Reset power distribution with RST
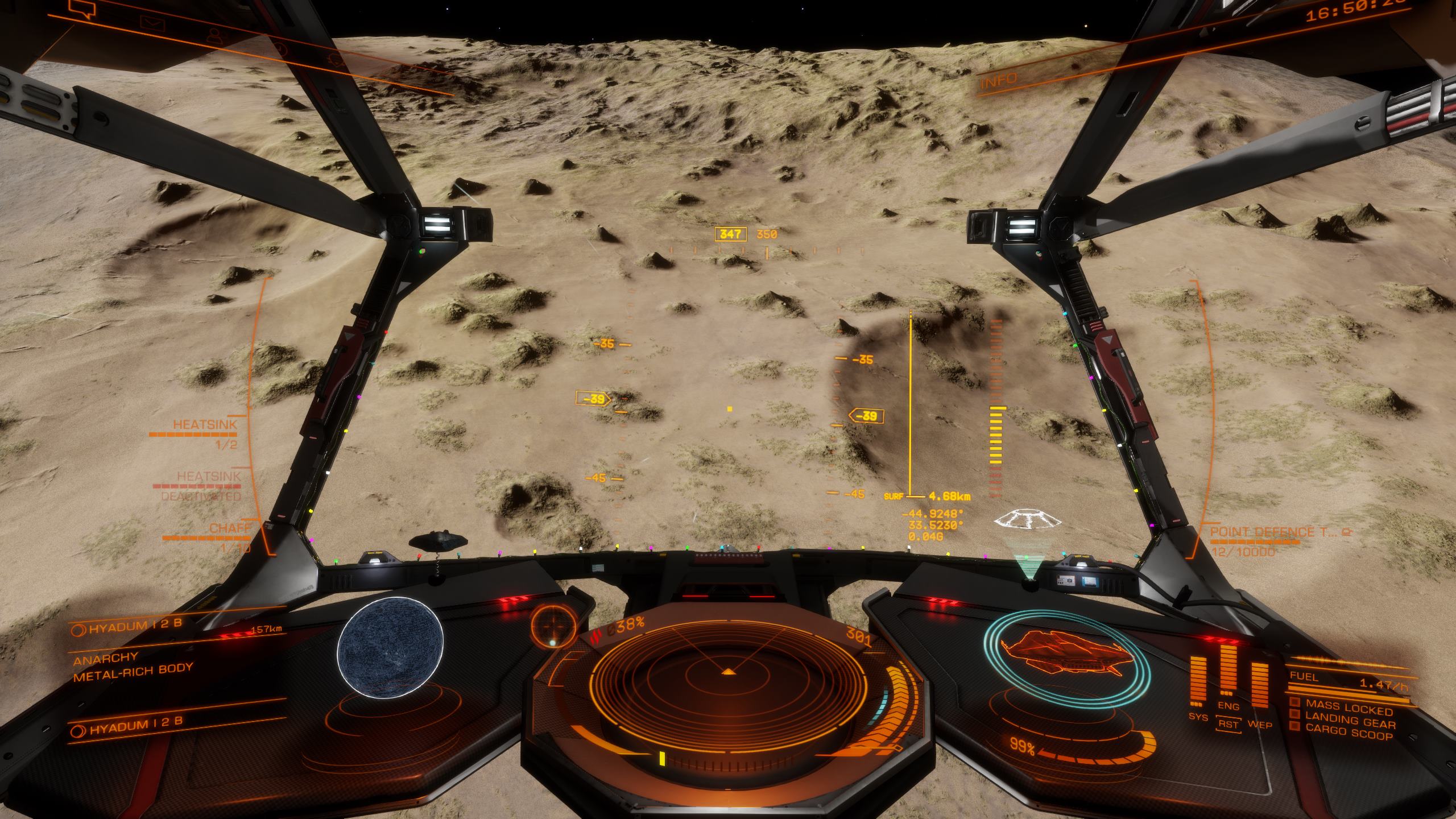This screenshot has height=819, width=1456. [x=1228, y=725]
